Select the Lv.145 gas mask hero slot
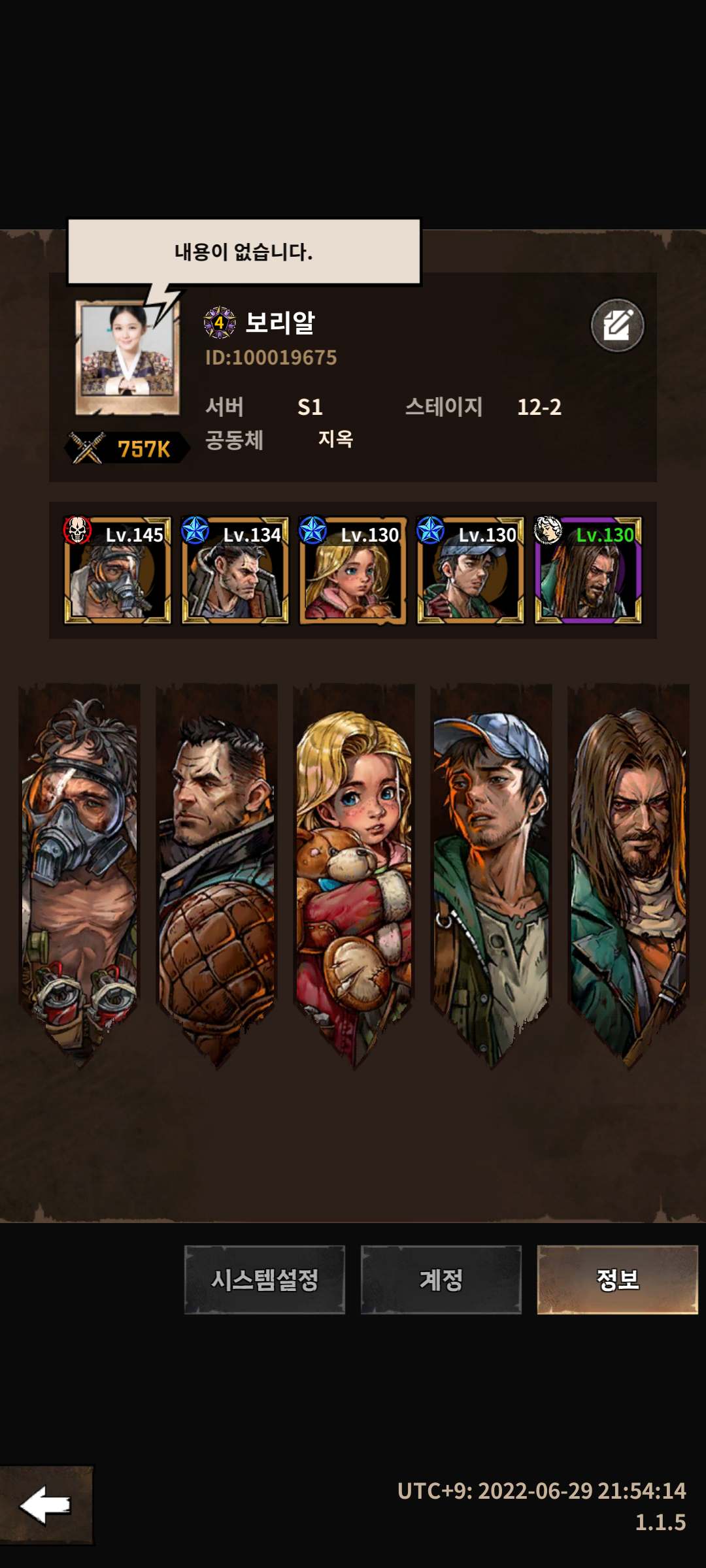706x1568 pixels. click(x=117, y=570)
